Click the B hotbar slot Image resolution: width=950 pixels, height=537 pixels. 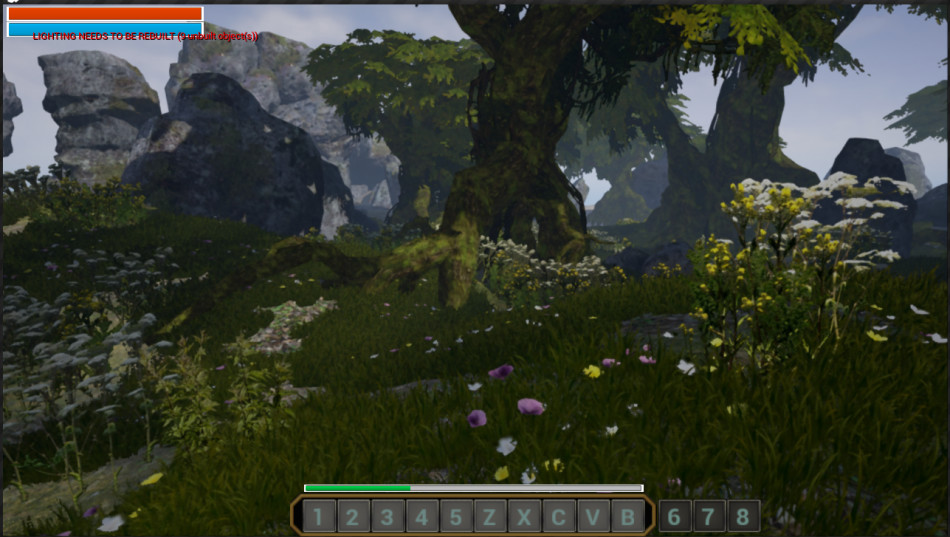628,517
